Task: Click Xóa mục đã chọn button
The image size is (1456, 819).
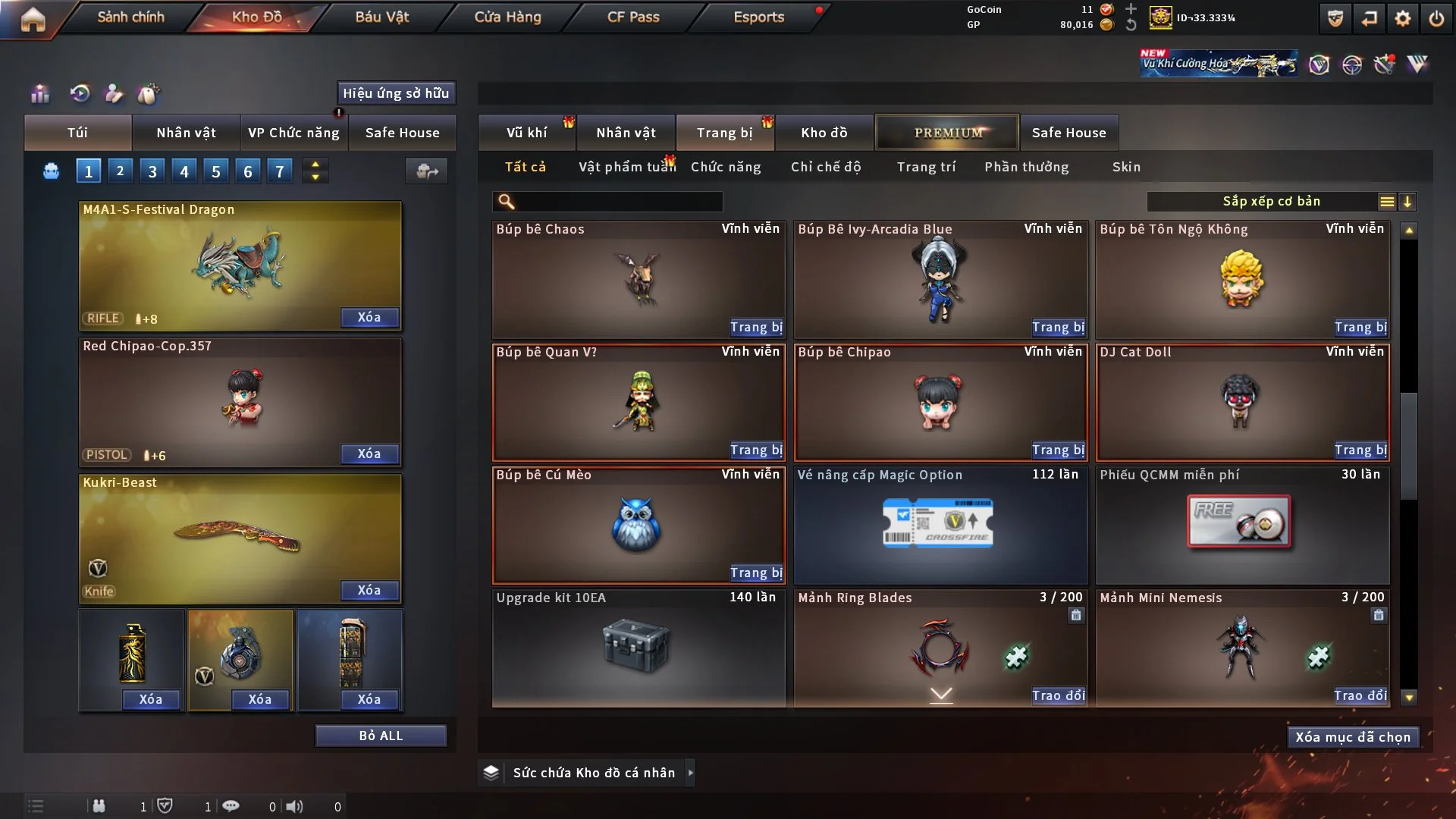Action: click(1352, 737)
